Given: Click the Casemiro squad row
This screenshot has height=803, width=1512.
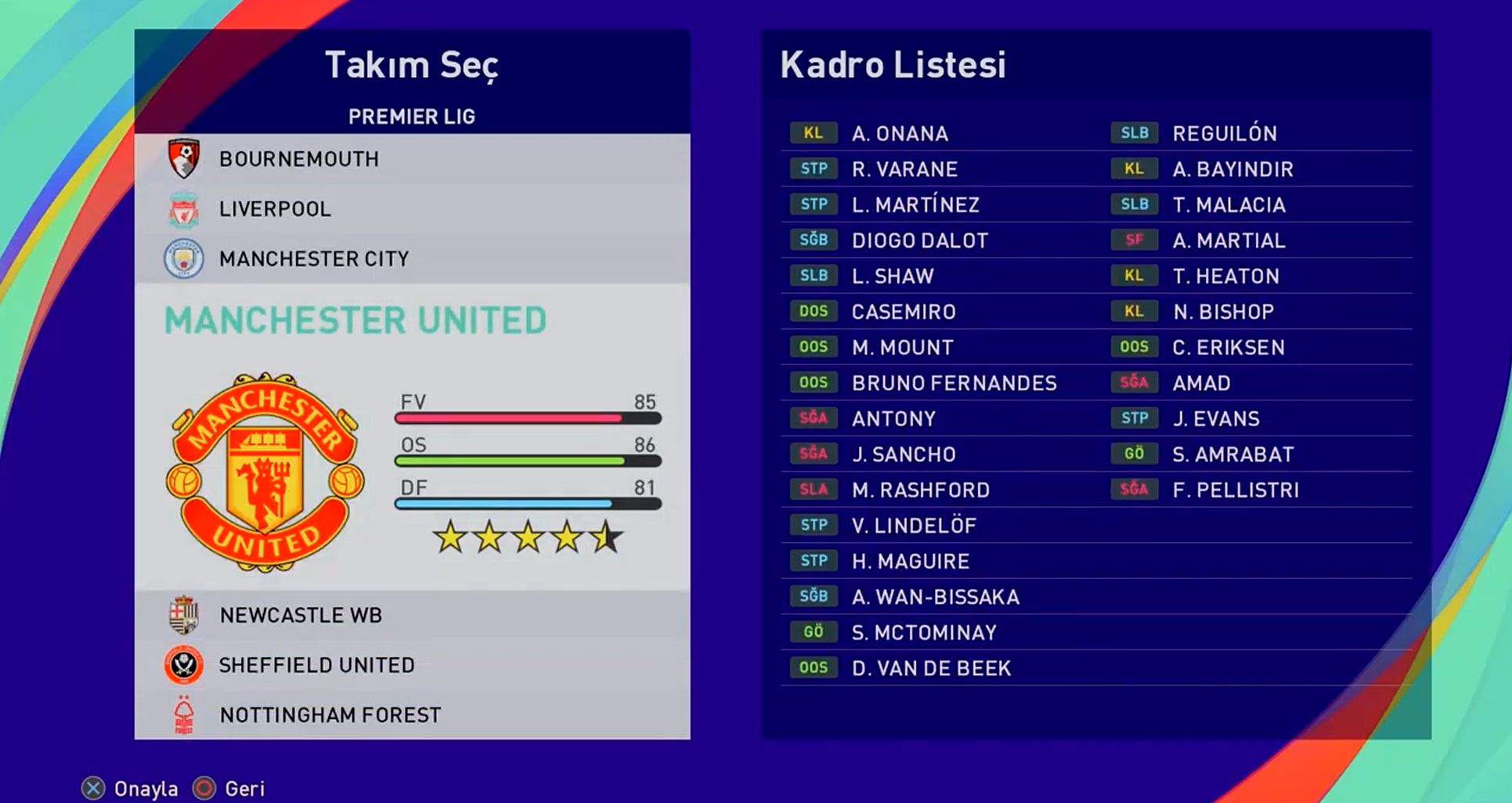Looking at the screenshot, I should click(904, 312).
